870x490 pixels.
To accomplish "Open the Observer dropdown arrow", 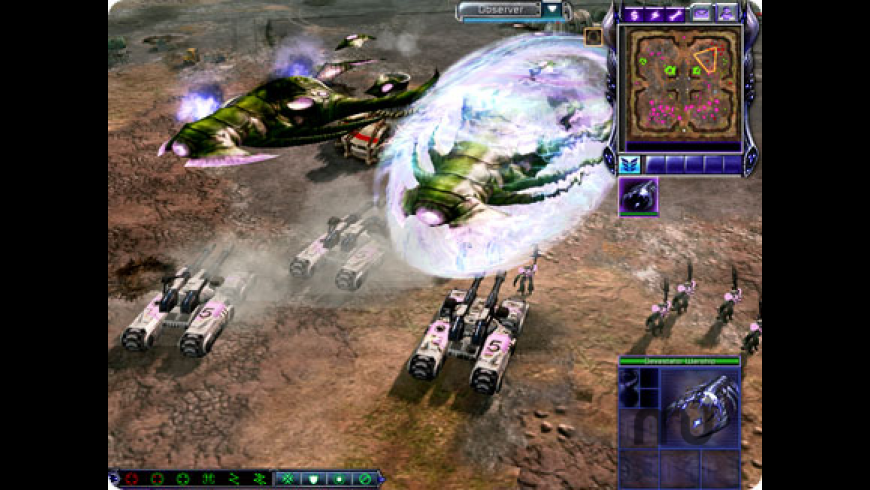I will [x=553, y=10].
